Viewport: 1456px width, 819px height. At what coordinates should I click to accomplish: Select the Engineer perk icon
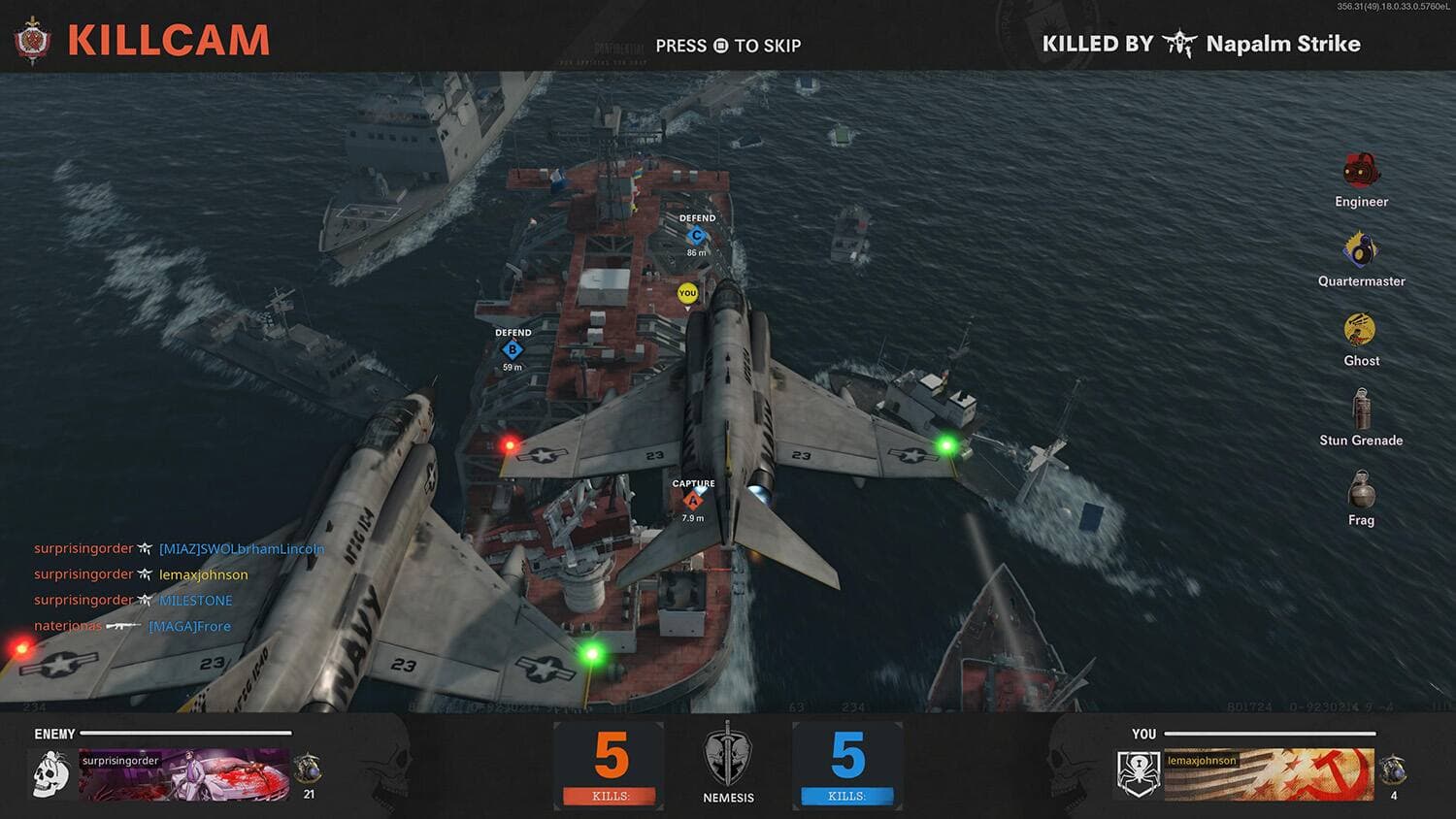[x=1361, y=171]
